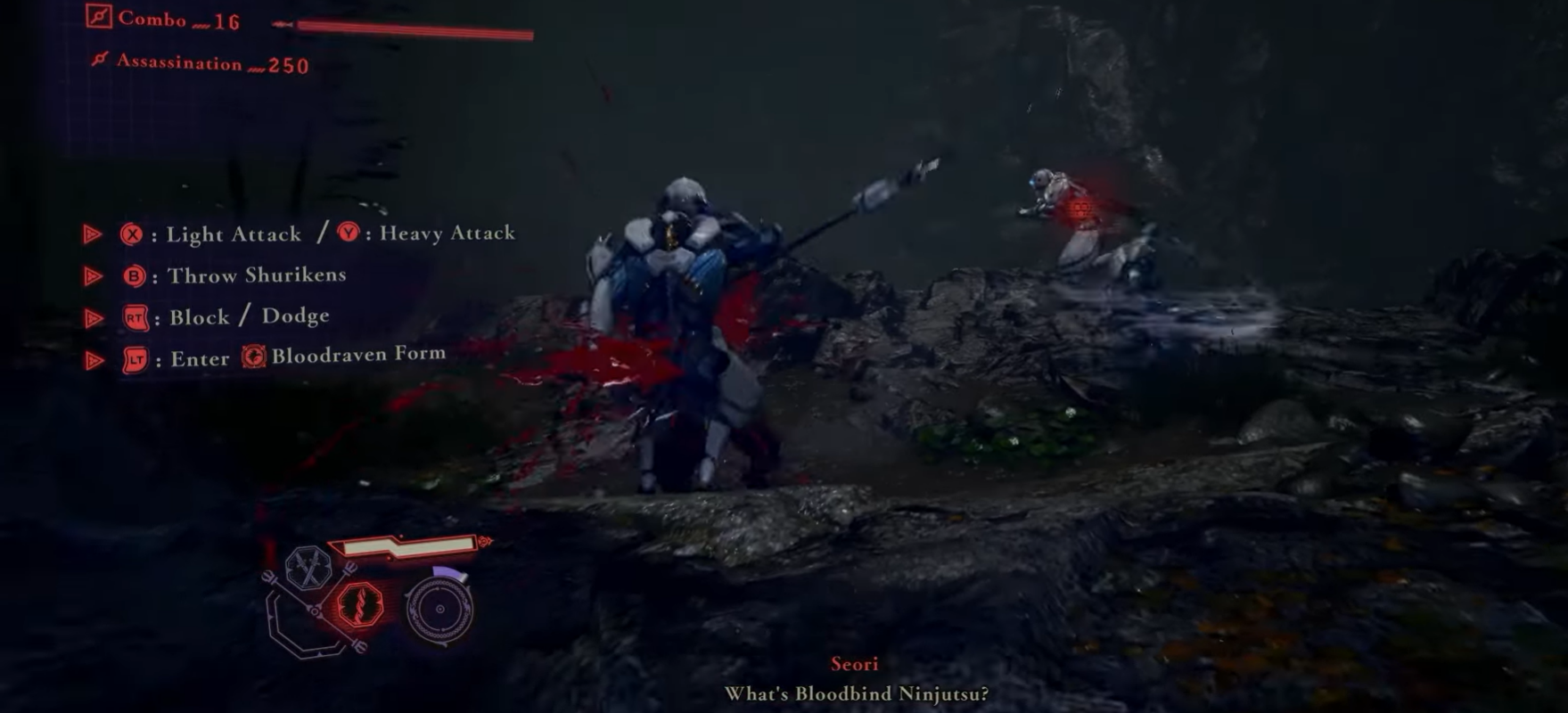Viewport: 1568px width, 713px height.
Task: Click the LT button icon beside Enter
Action: point(136,358)
